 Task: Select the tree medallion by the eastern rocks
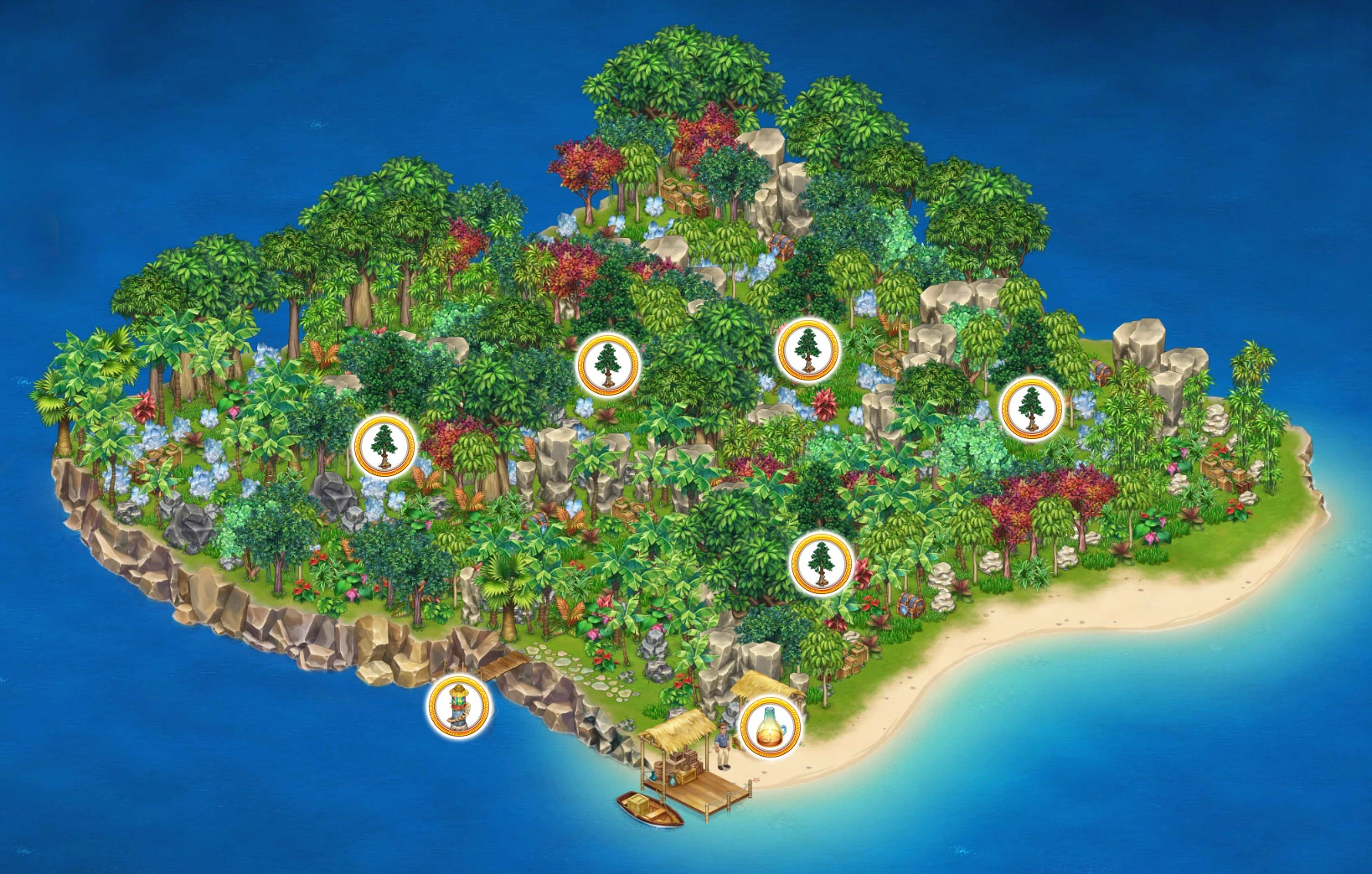(1032, 409)
